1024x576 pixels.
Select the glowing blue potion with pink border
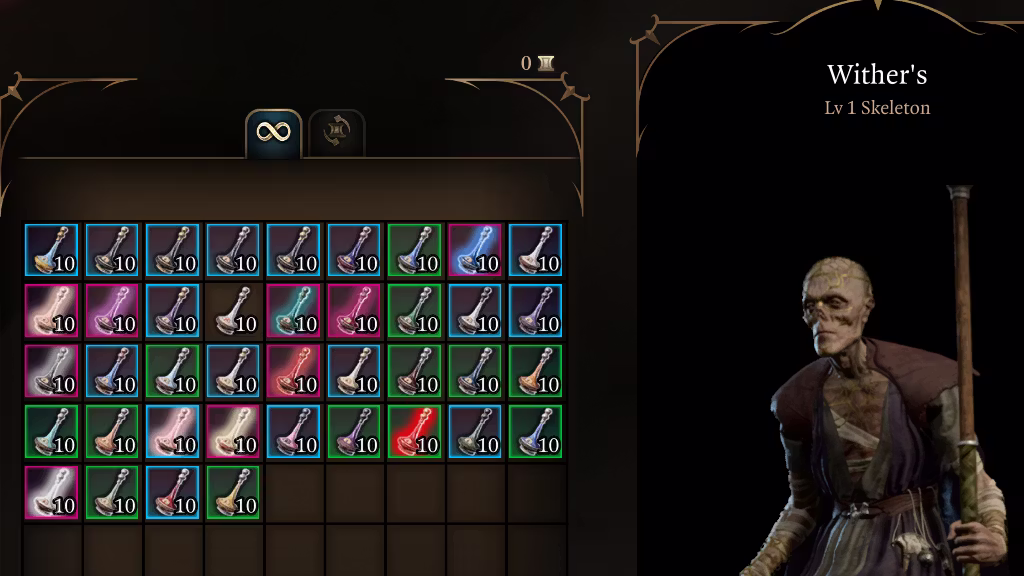474,250
